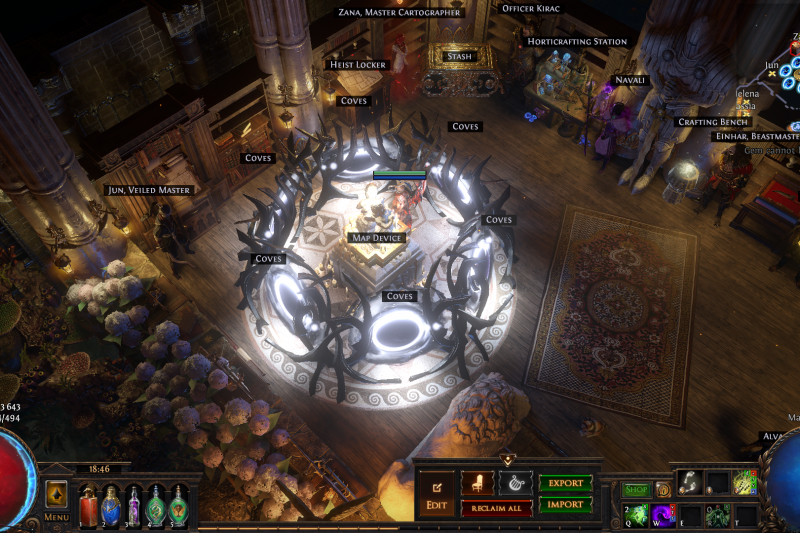Screen dimensions: 800x533
Task: Open the chair decorations button
Action: coord(477,483)
